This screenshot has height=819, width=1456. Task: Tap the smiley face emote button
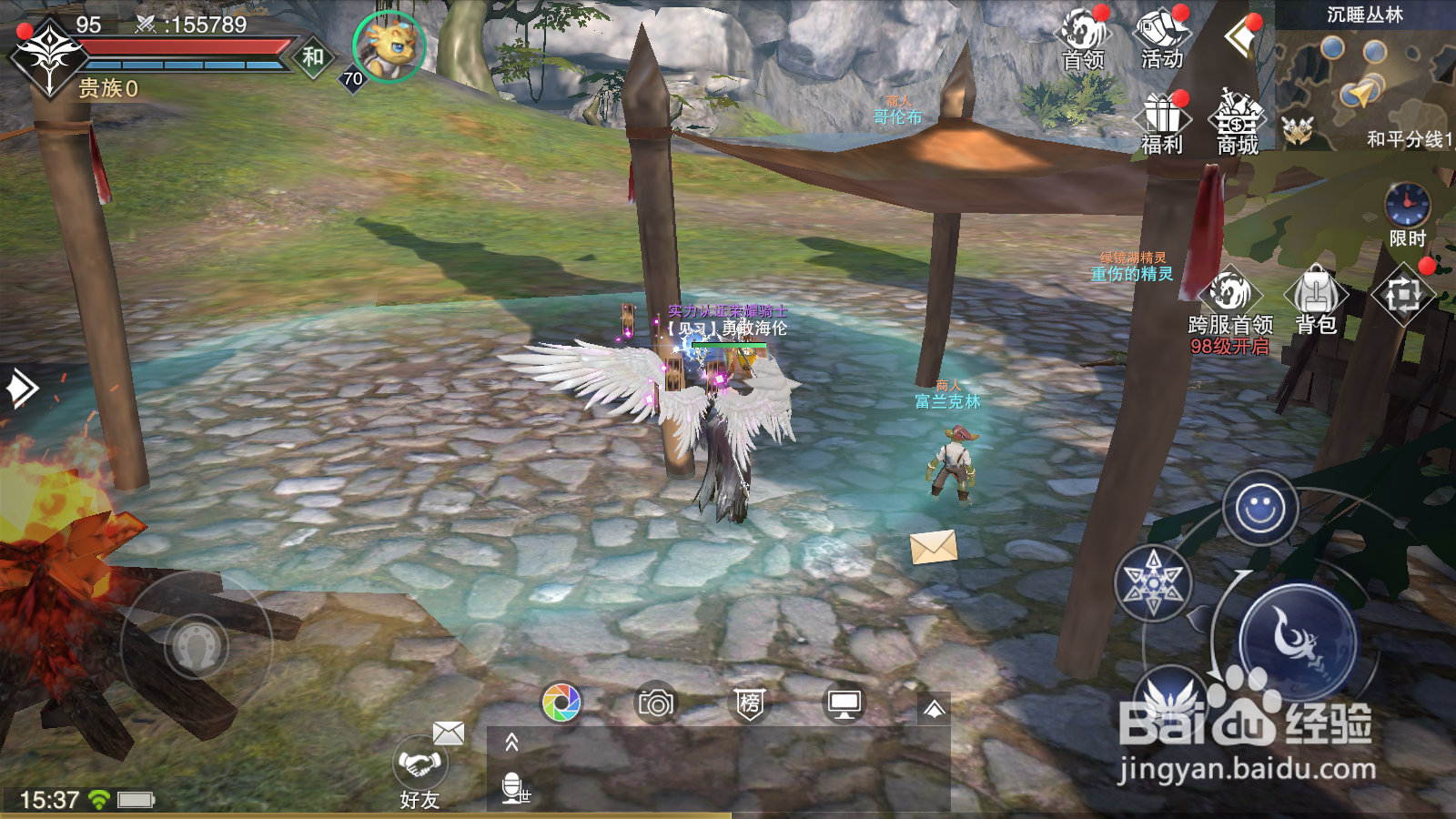coord(1259,508)
